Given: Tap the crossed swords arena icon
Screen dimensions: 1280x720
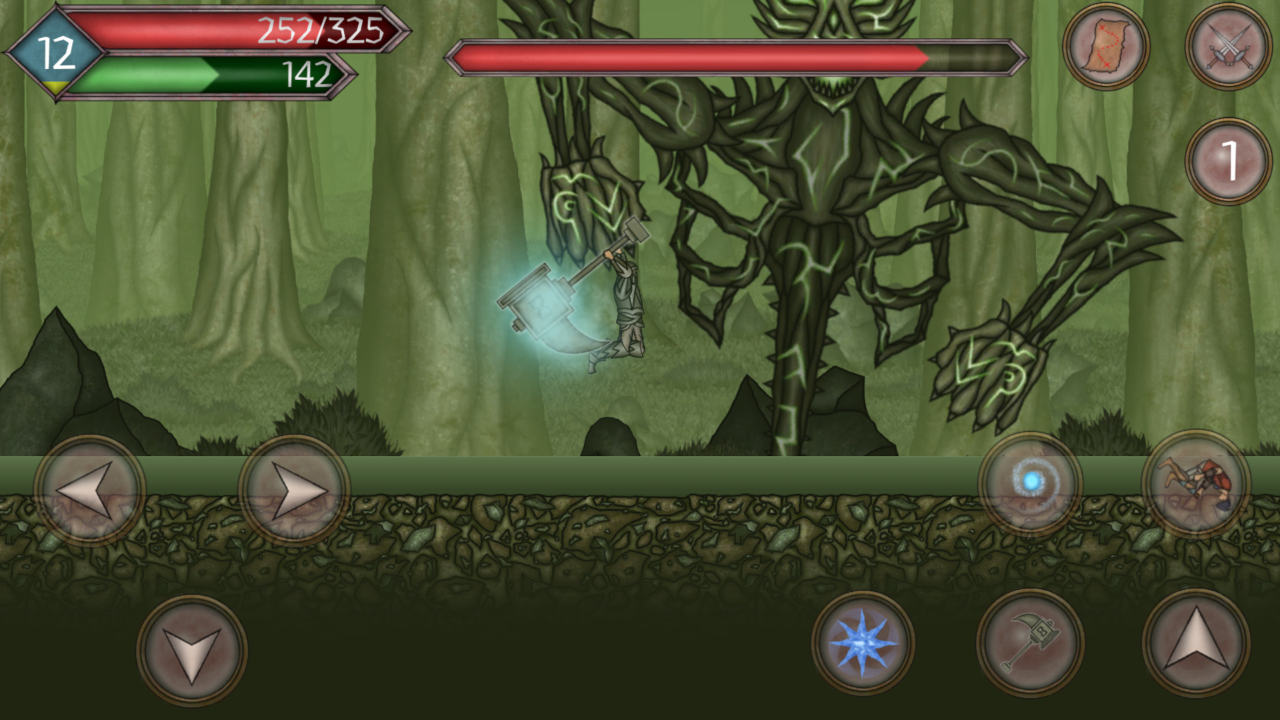Looking at the screenshot, I should pos(1228,47).
